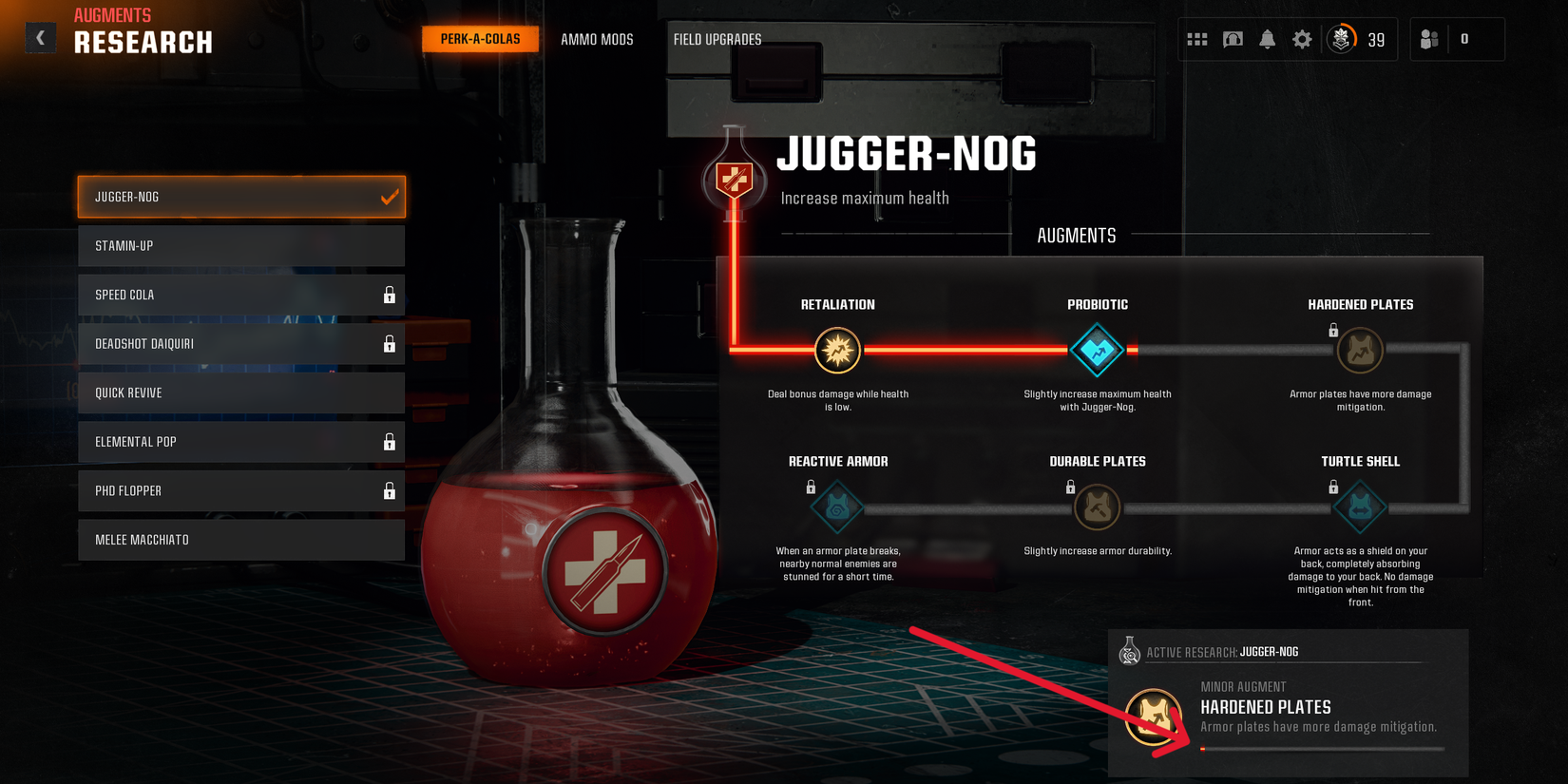This screenshot has width=1568, height=784.
Task: Click the Hardened Plates augment icon
Action: tap(1360, 350)
